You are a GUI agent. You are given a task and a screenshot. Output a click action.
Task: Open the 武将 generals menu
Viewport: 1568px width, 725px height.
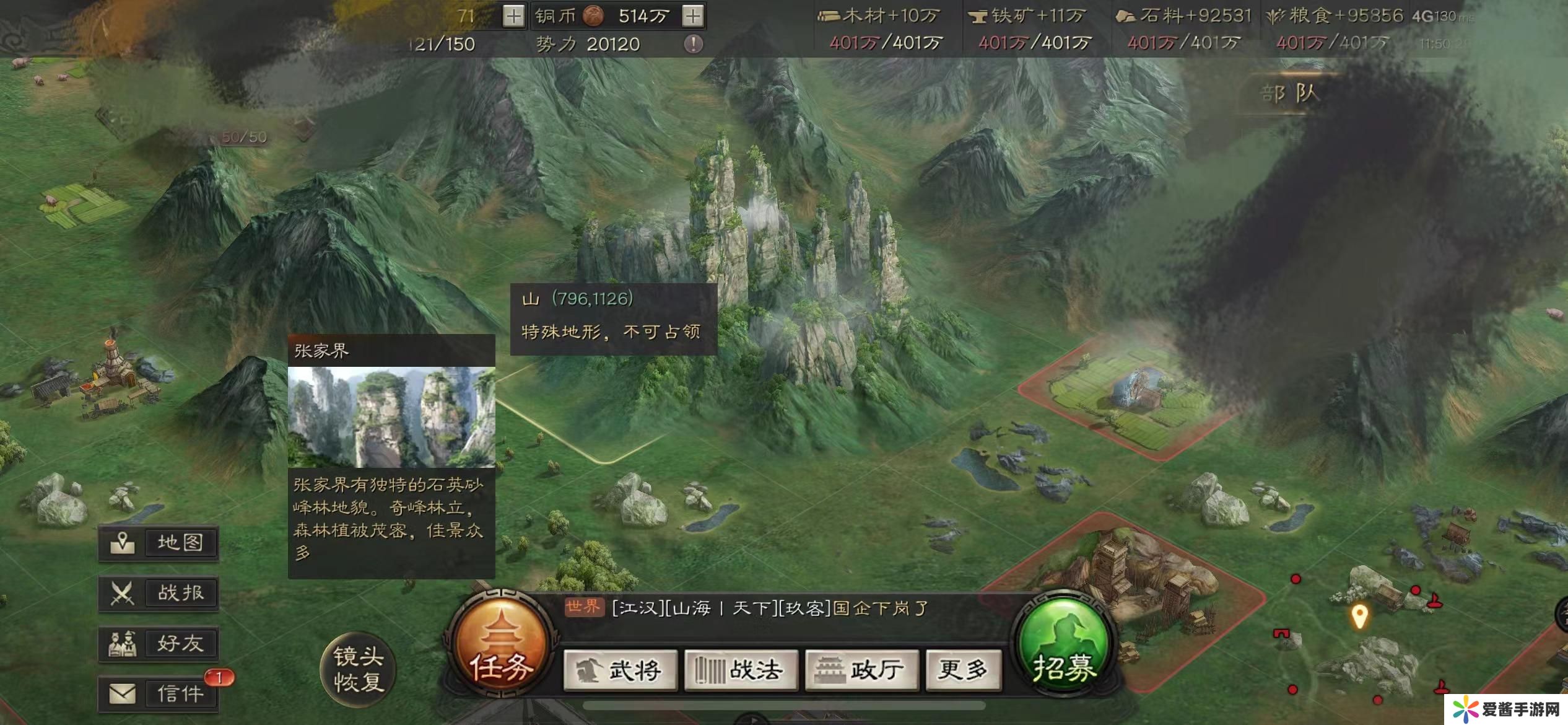click(x=621, y=670)
